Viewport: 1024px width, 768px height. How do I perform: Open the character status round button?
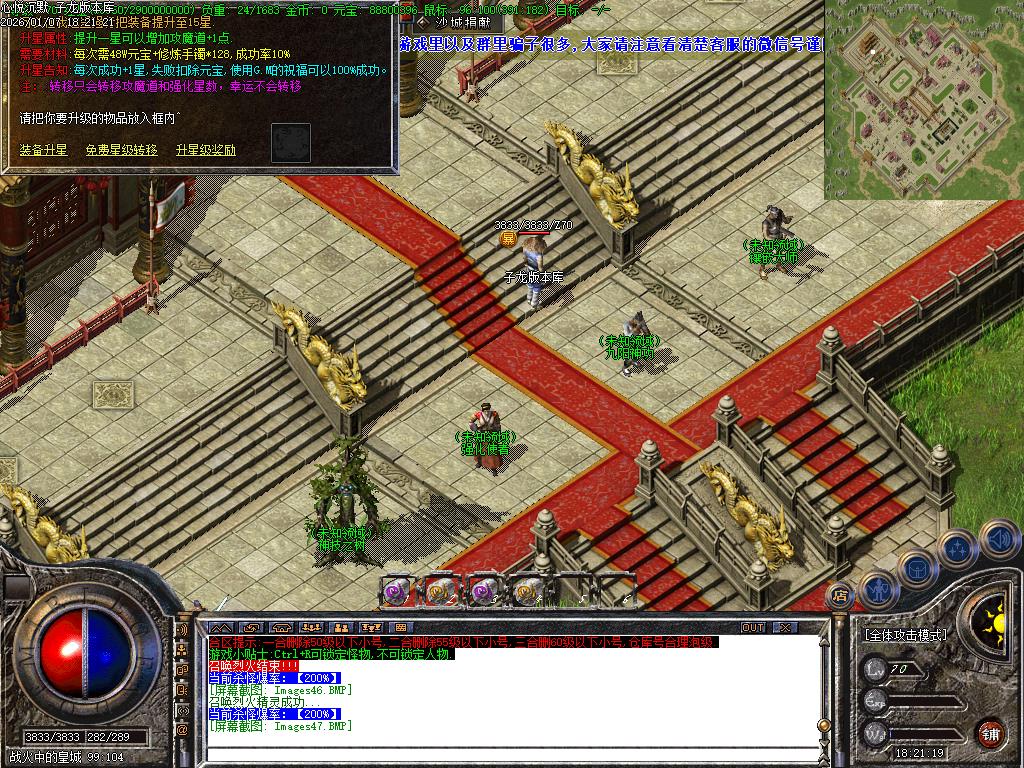pos(876,589)
